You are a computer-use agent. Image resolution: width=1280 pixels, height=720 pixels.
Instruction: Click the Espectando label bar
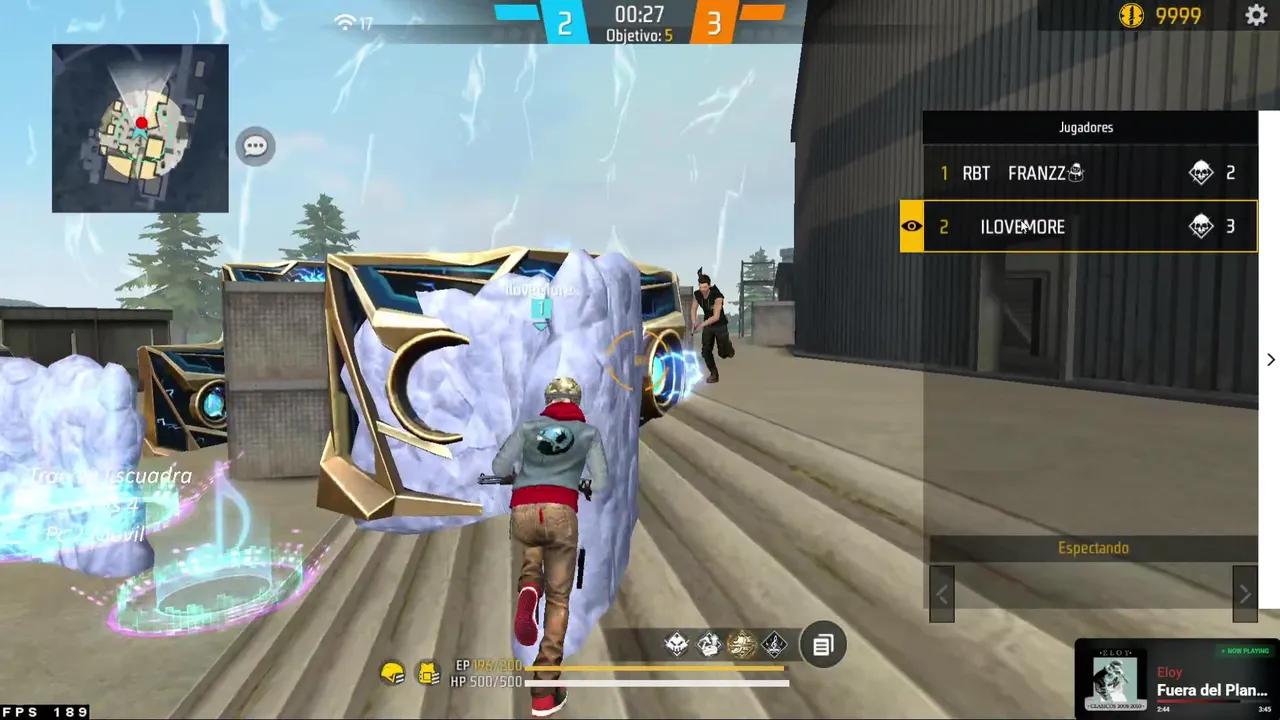[x=1093, y=547]
